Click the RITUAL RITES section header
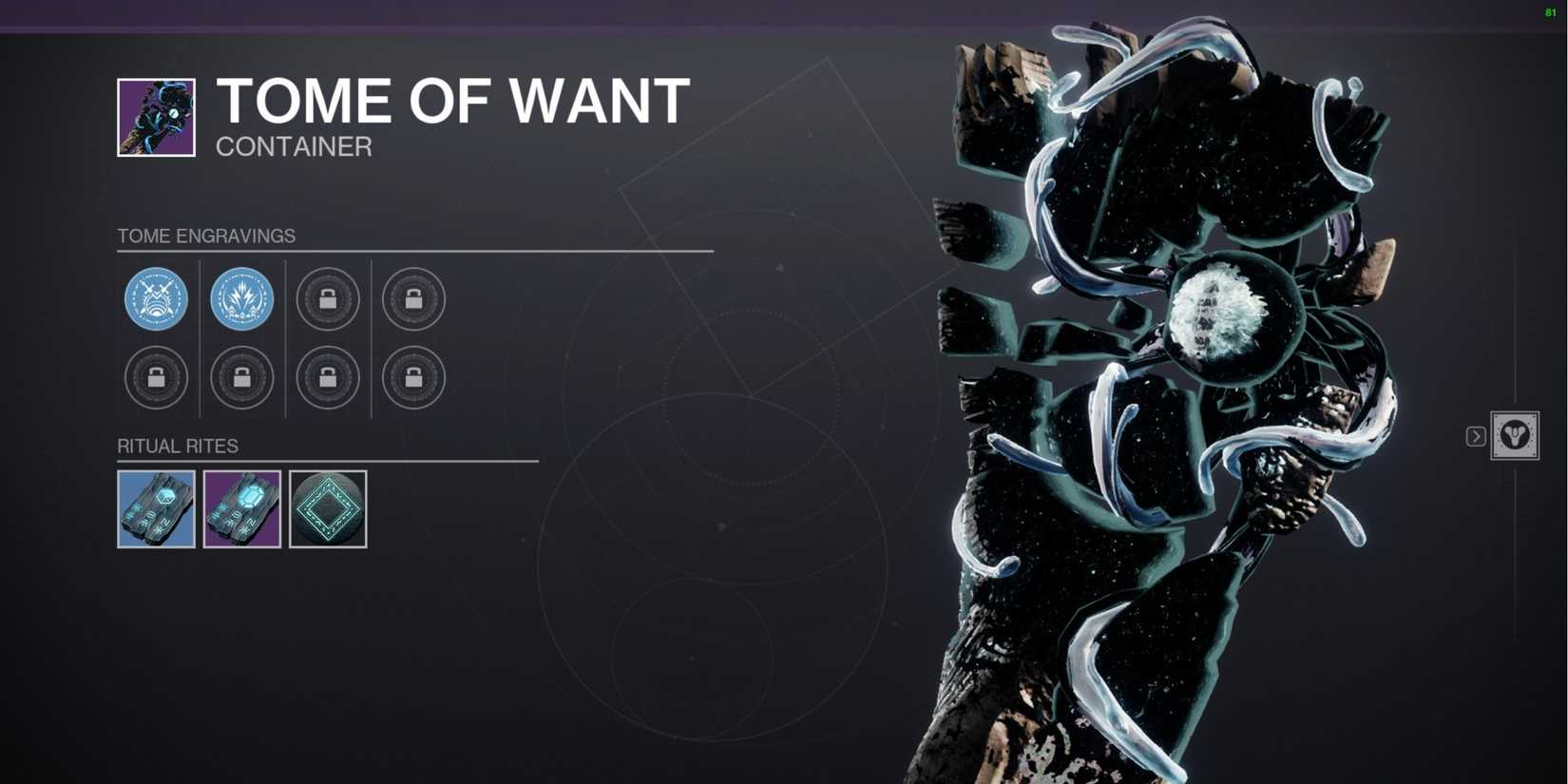The width and height of the screenshot is (1568, 784). click(x=178, y=446)
